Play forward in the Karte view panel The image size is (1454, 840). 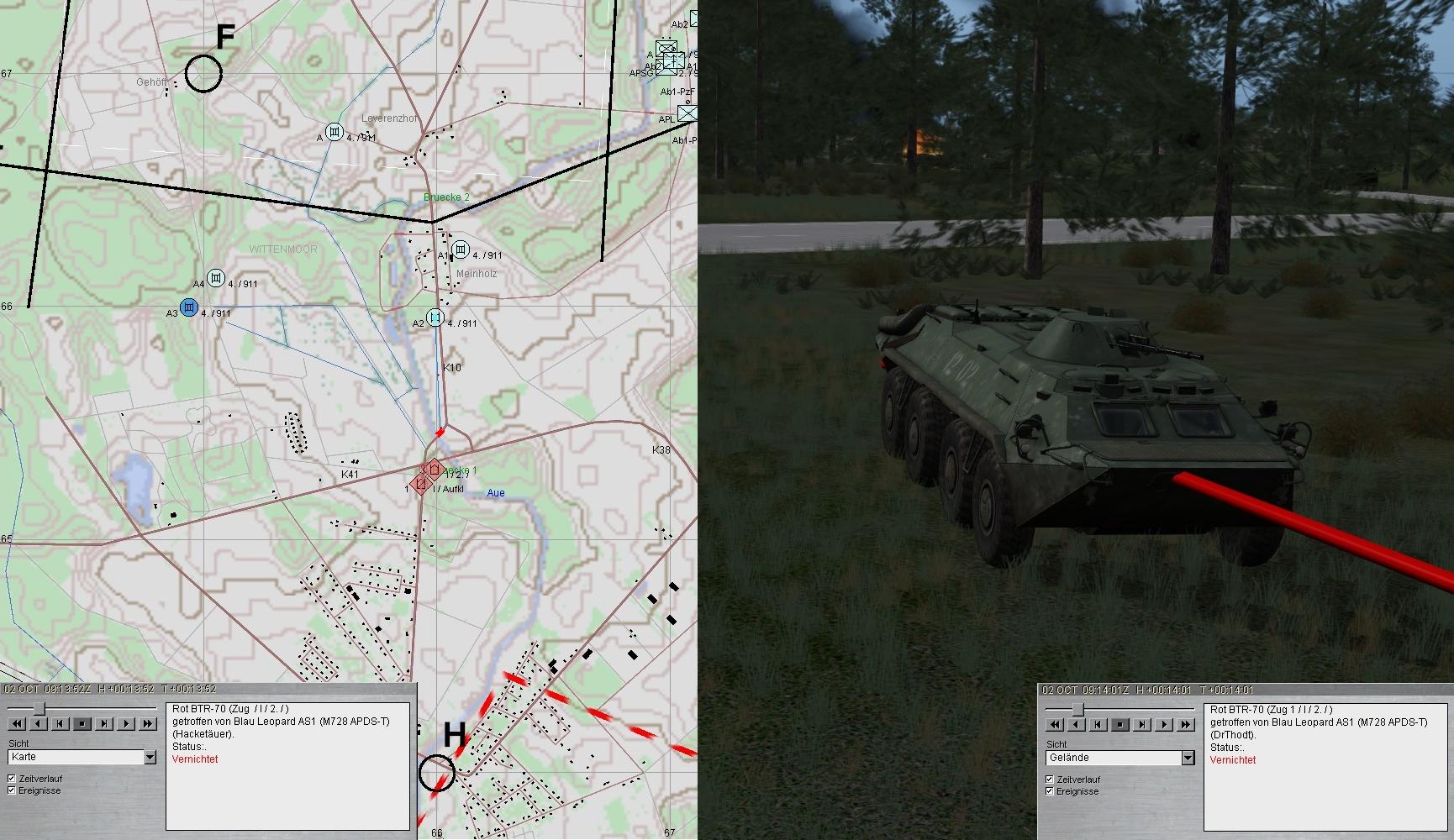point(126,723)
